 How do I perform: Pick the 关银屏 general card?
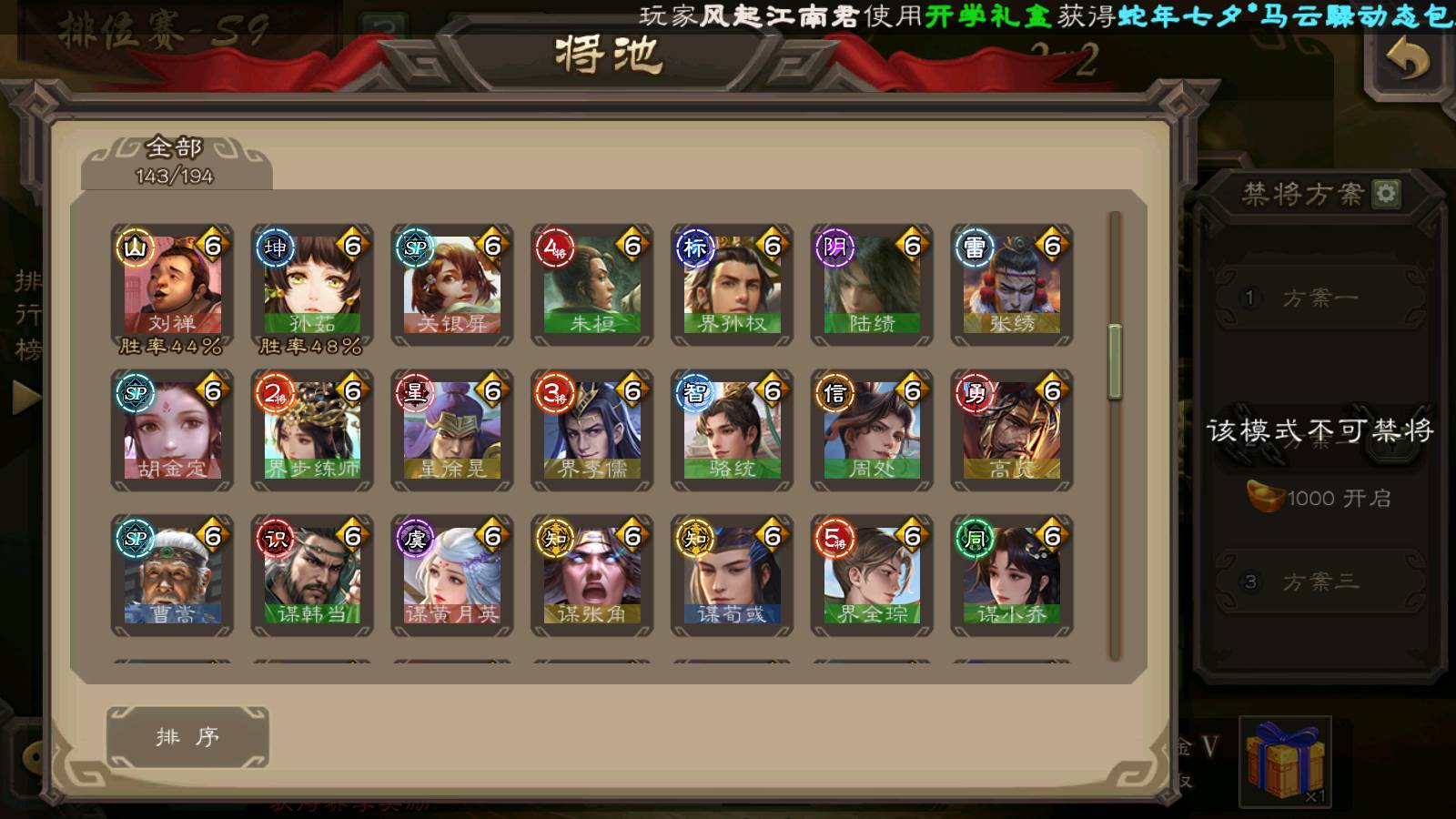(x=452, y=287)
